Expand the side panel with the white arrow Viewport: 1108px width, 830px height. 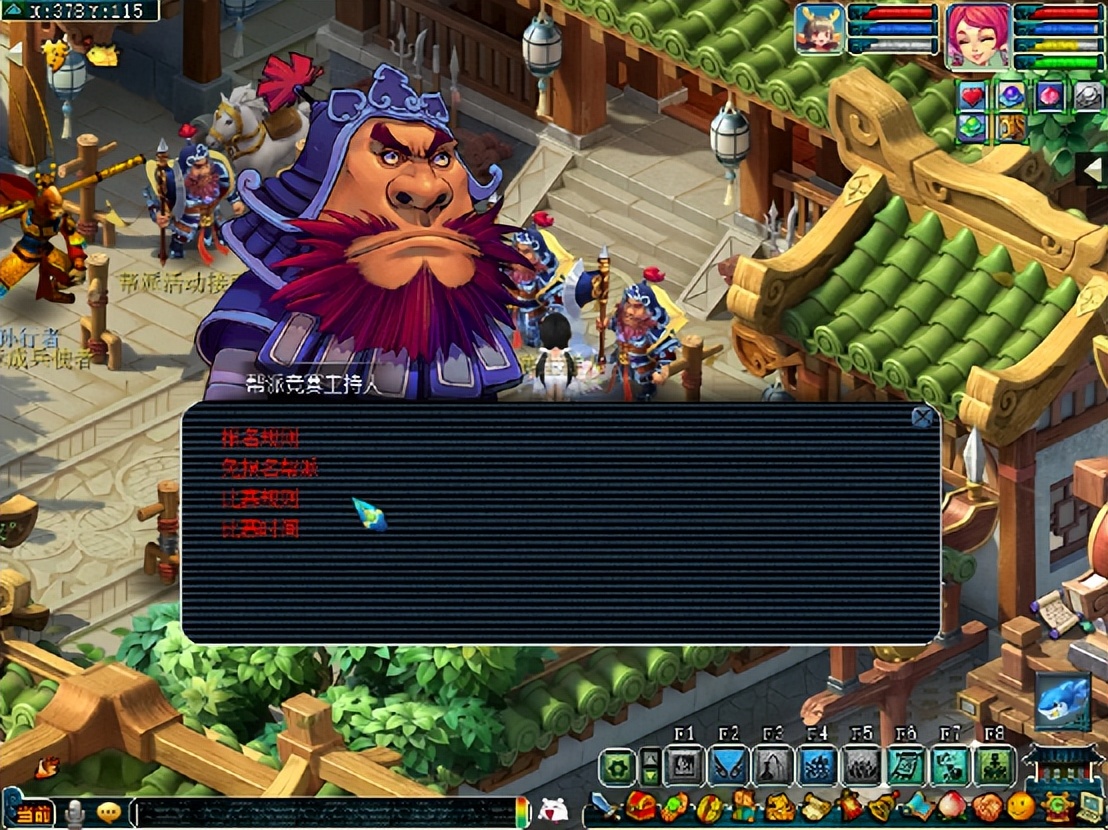pos(1093,169)
